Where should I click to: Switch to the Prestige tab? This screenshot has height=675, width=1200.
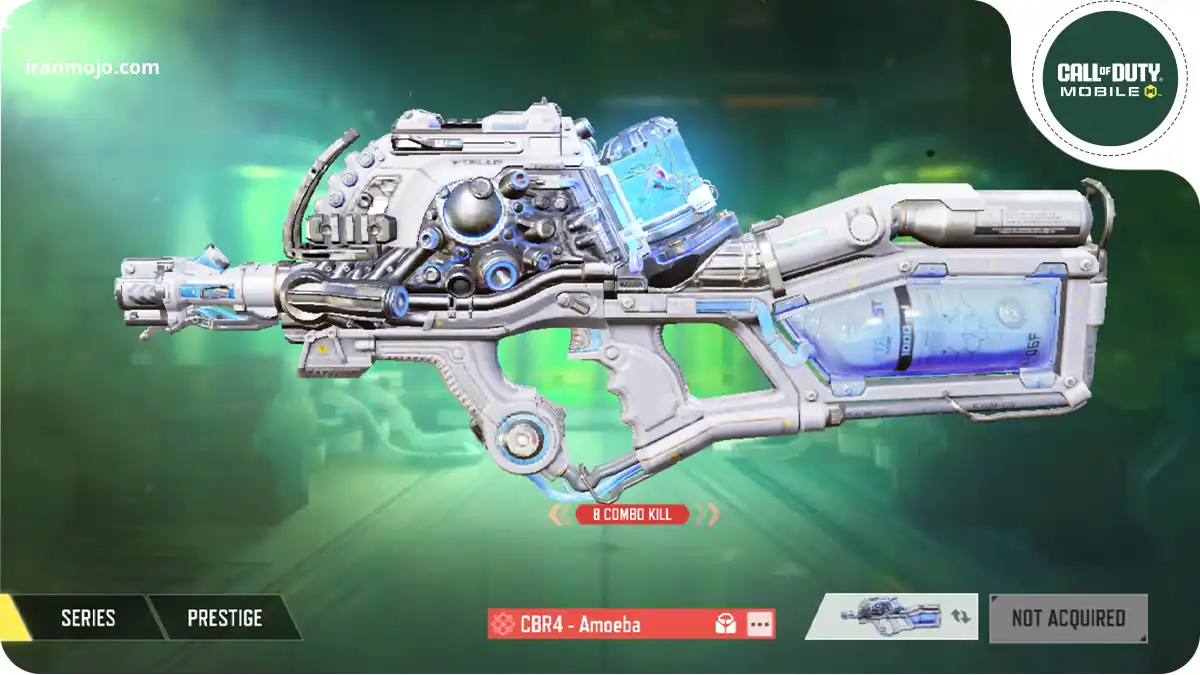click(x=224, y=618)
